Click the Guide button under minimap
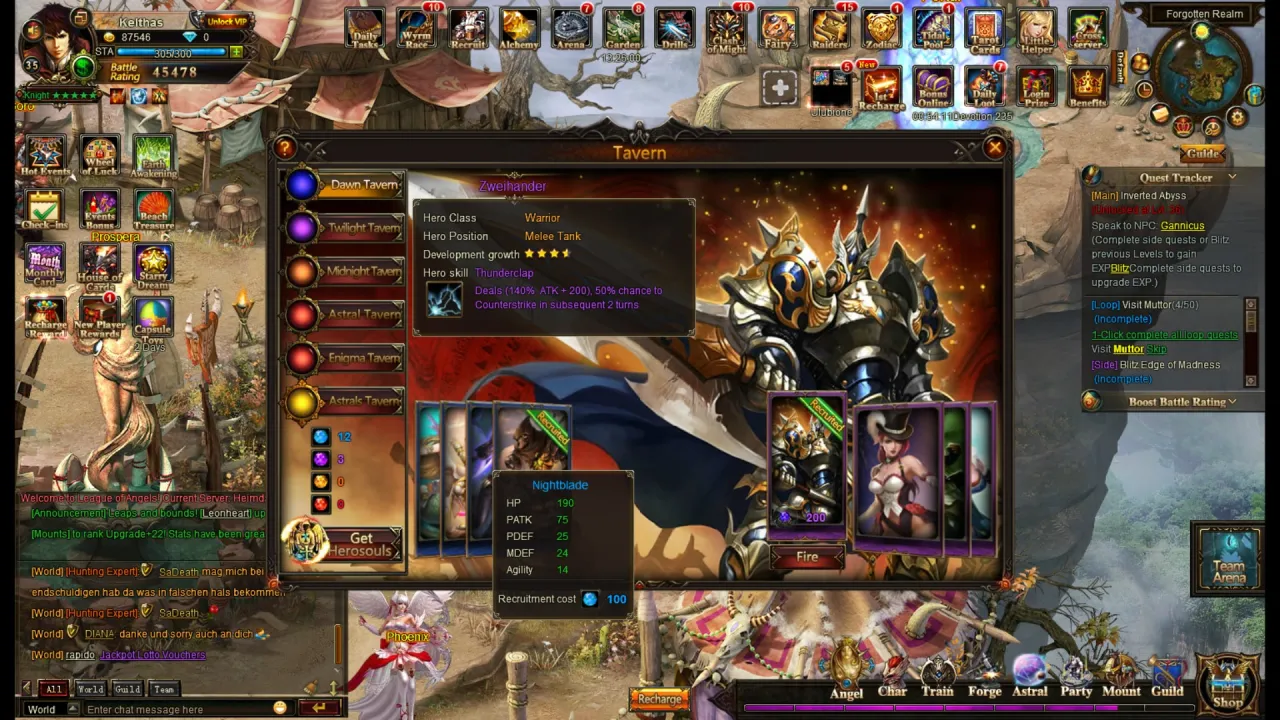Image resolution: width=1280 pixels, height=720 pixels. click(x=1202, y=154)
